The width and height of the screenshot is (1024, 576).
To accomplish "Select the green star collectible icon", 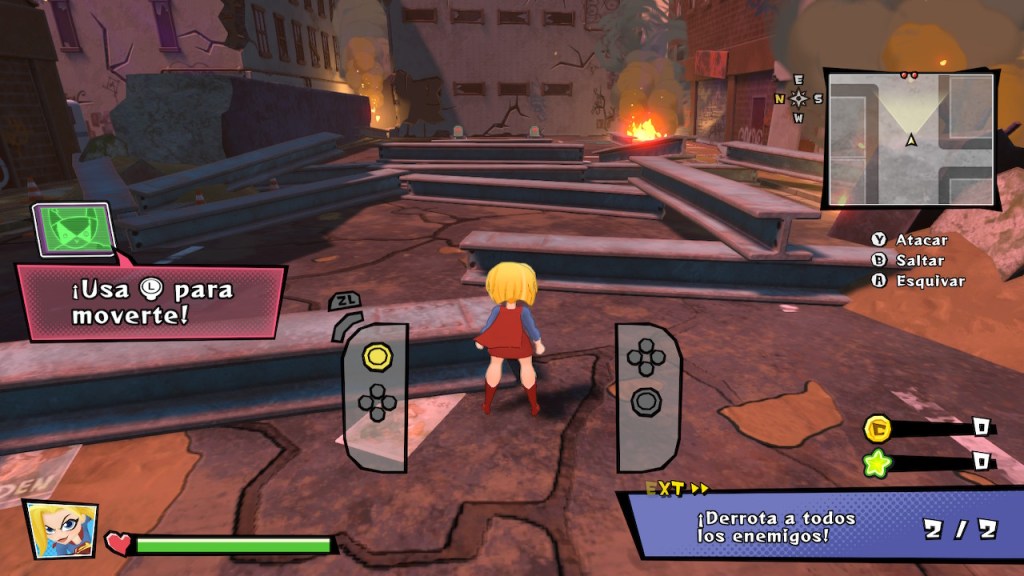I will (877, 462).
